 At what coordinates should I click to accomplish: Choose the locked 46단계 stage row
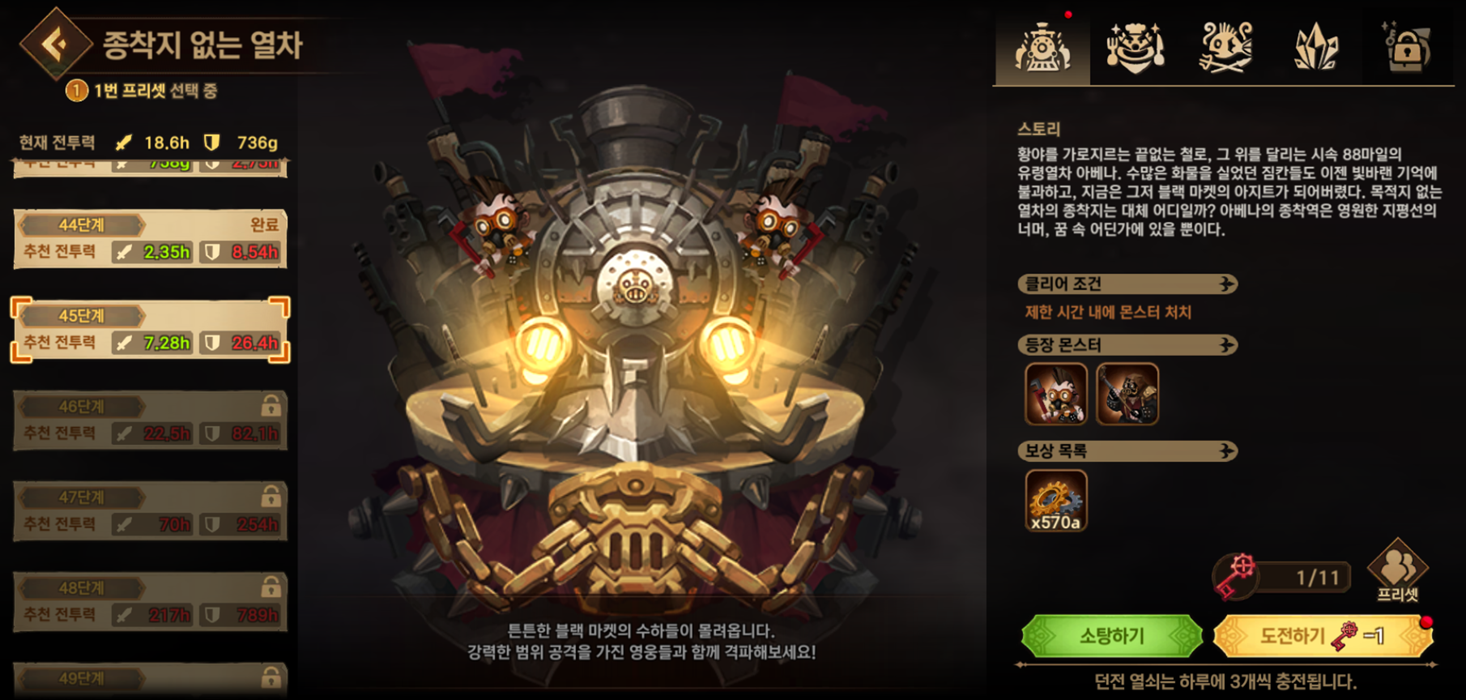(x=150, y=421)
